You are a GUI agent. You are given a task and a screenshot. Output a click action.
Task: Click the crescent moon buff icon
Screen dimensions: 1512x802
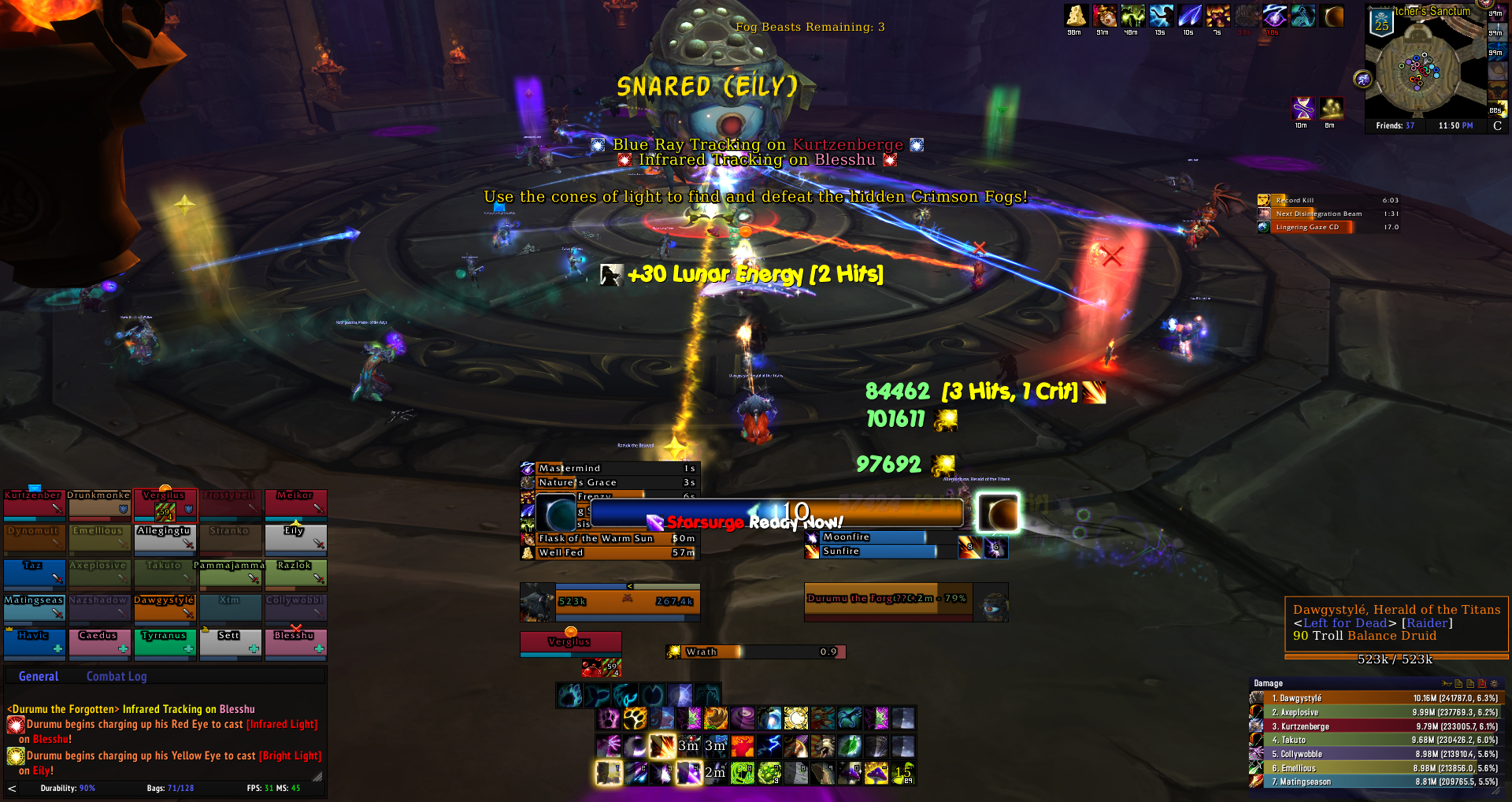tap(1333, 16)
